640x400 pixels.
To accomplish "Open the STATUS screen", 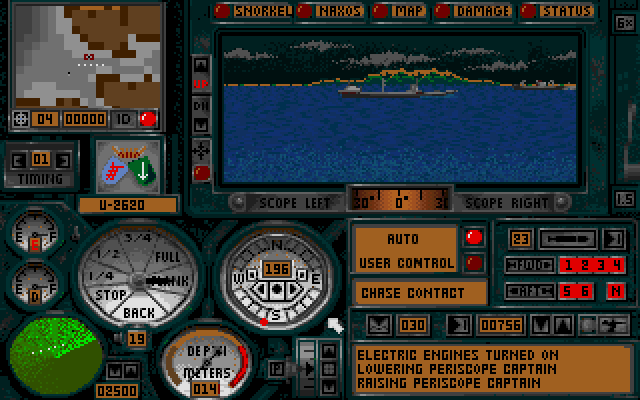I will (x=558, y=12).
